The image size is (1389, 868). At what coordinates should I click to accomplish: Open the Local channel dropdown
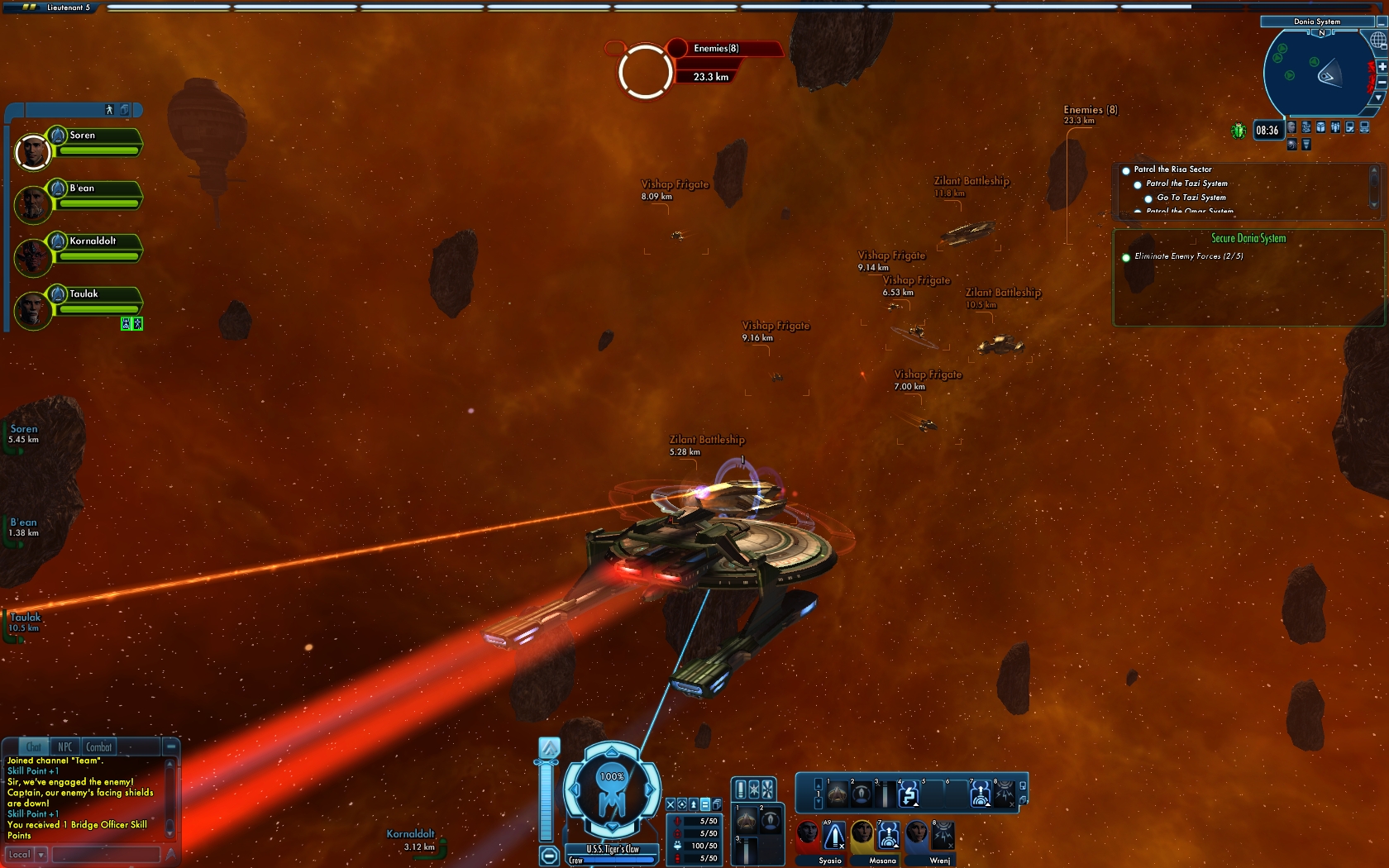[40, 855]
